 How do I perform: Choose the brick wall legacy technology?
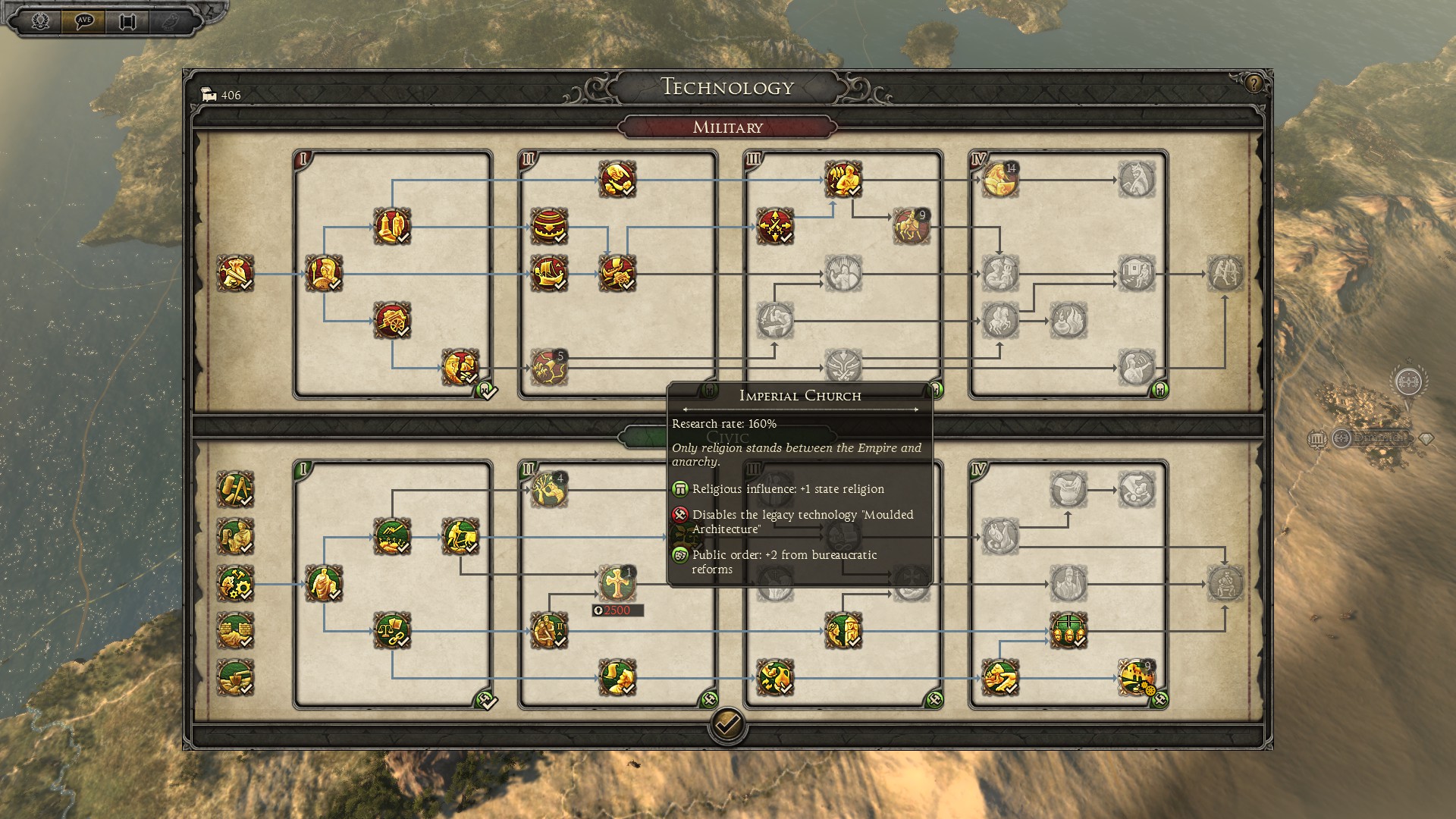tap(235, 630)
